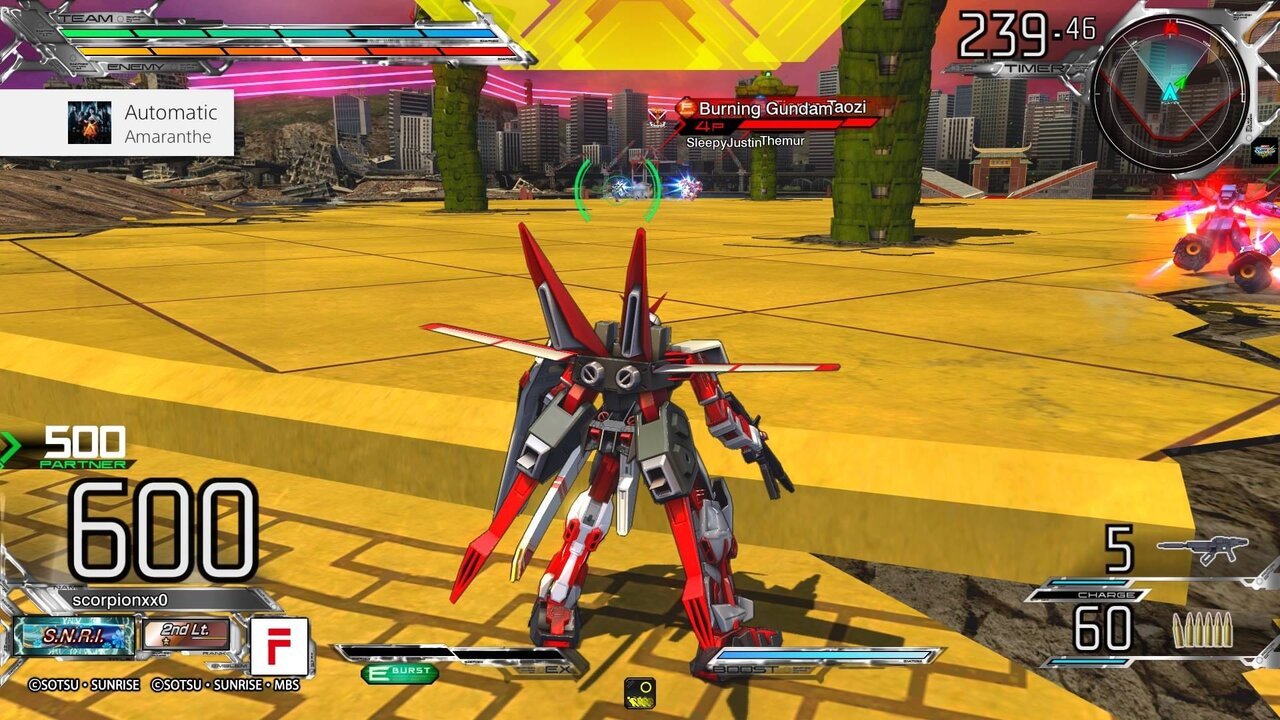Click the red F emblem tile

tap(279, 646)
